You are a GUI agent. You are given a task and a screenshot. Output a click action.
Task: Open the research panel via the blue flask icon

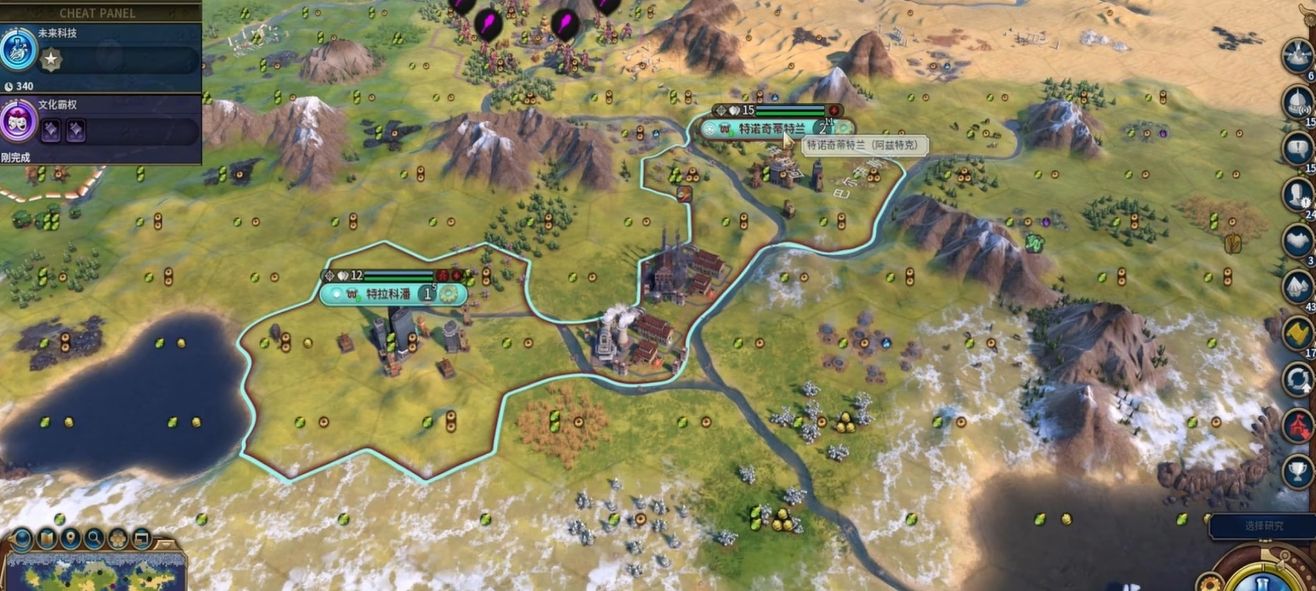coord(18,49)
